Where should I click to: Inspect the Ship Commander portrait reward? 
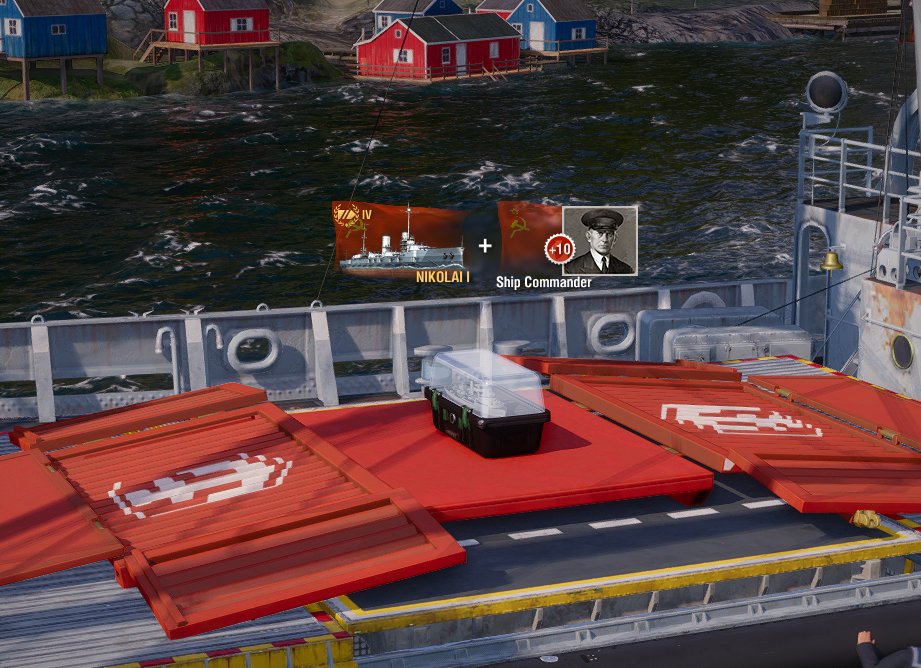[599, 241]
